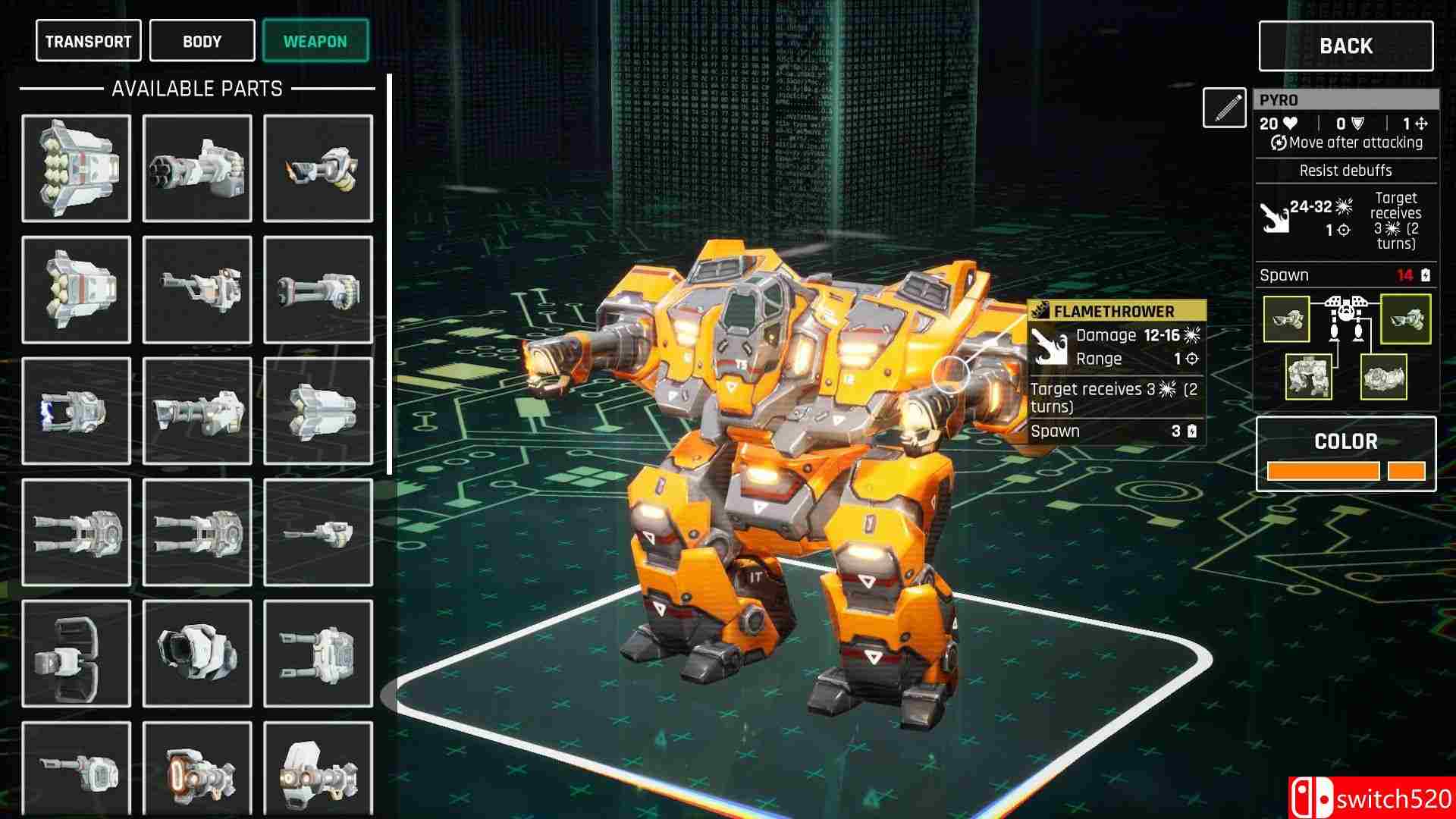Go back with the BACK button

point(1345,46)
